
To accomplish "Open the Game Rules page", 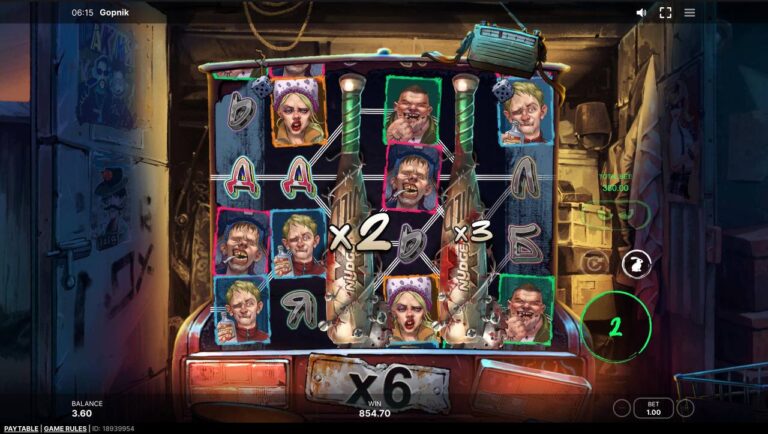I will 65,428.
